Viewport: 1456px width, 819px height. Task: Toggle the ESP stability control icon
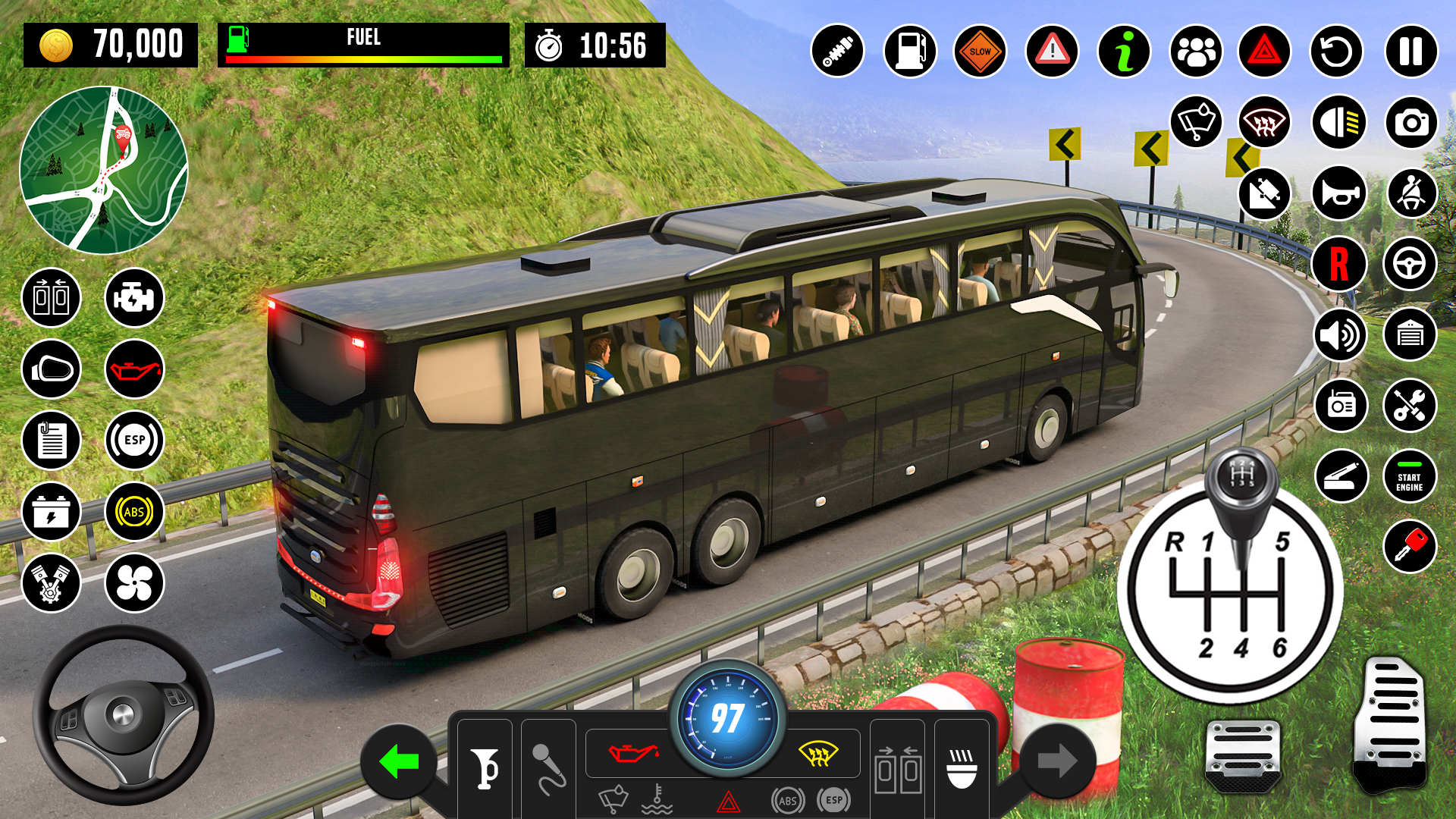click(134, 440)
